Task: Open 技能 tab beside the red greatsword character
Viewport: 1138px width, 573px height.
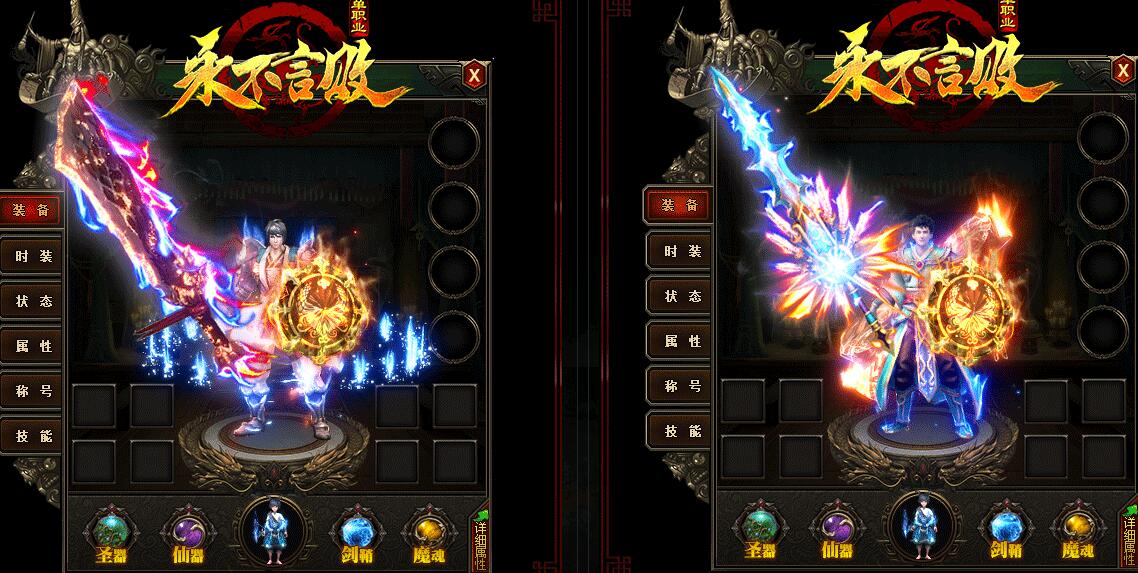Action: [x=33, y=436]
